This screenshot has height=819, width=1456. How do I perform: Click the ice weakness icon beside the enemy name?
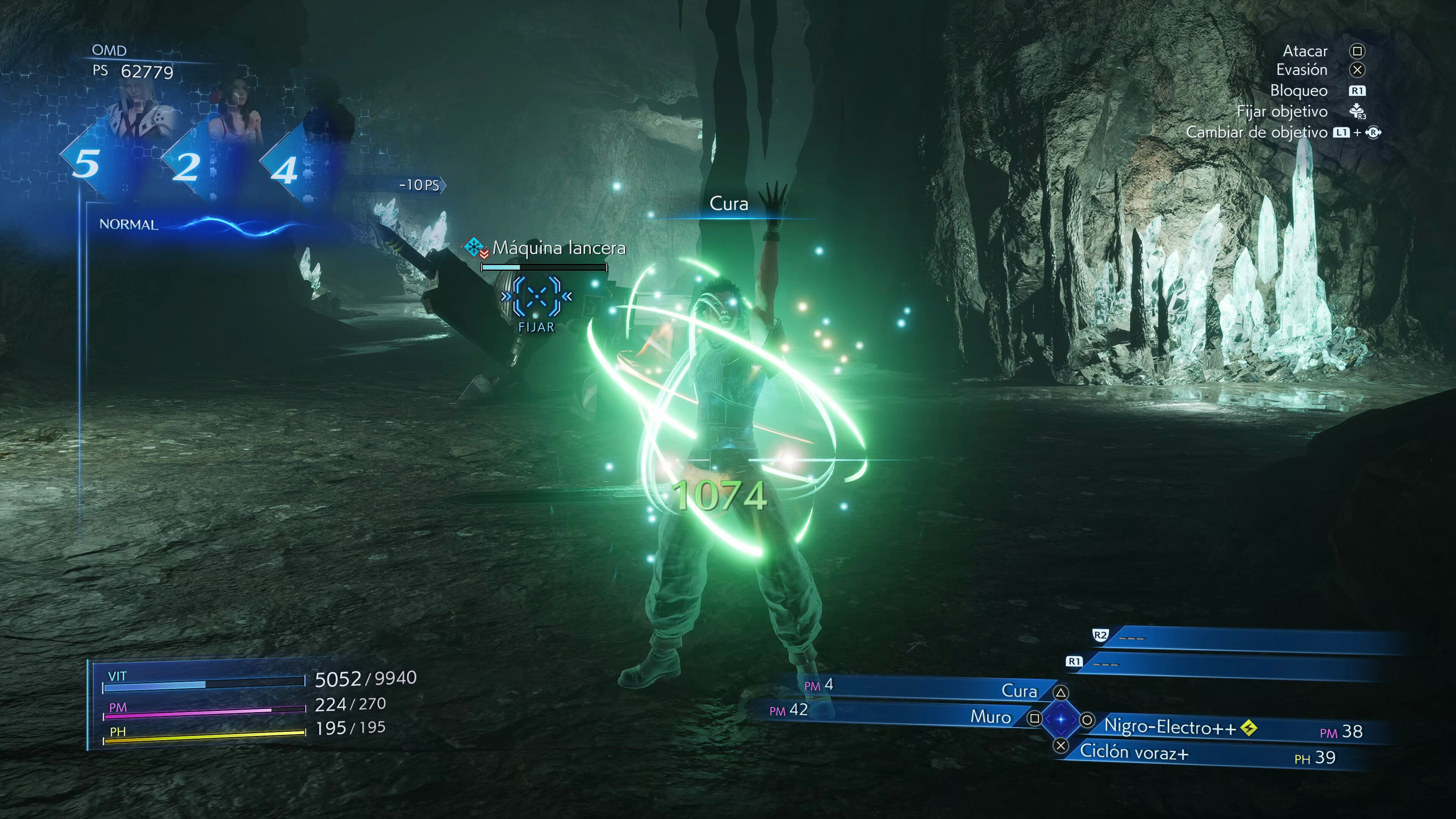(474, 246)
